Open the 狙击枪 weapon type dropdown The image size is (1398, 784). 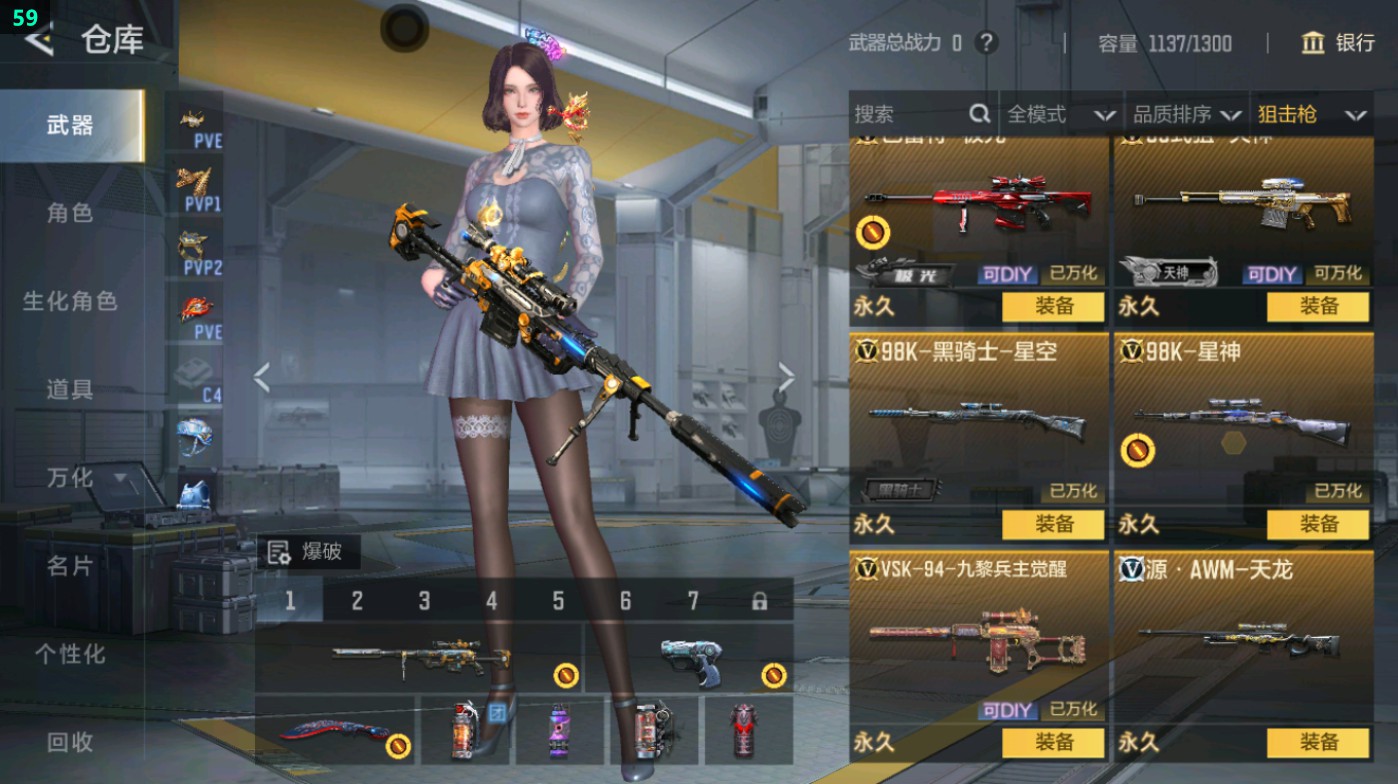click(x=1311, y=115)
